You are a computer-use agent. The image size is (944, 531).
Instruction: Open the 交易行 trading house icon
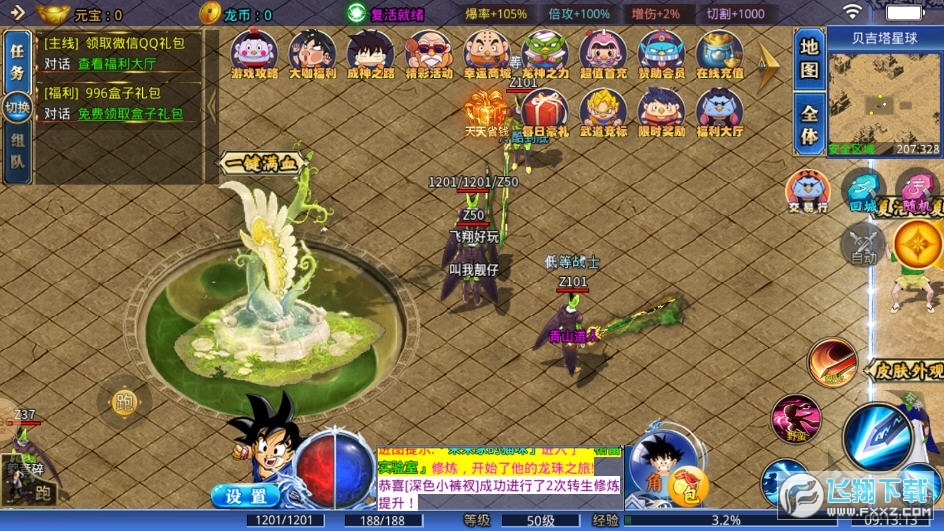coord(807,190)
